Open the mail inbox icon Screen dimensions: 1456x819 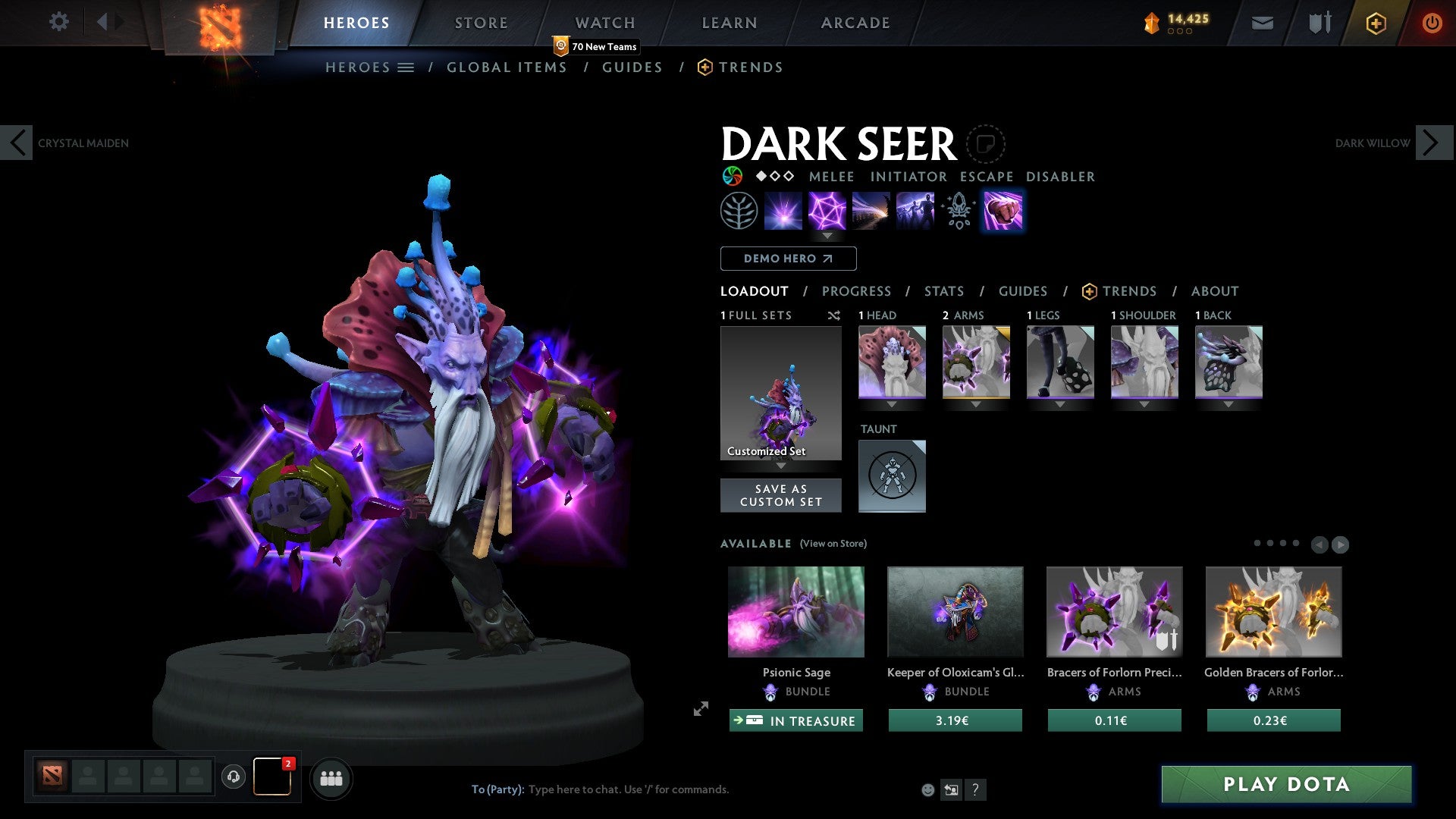coord(1262,23)
